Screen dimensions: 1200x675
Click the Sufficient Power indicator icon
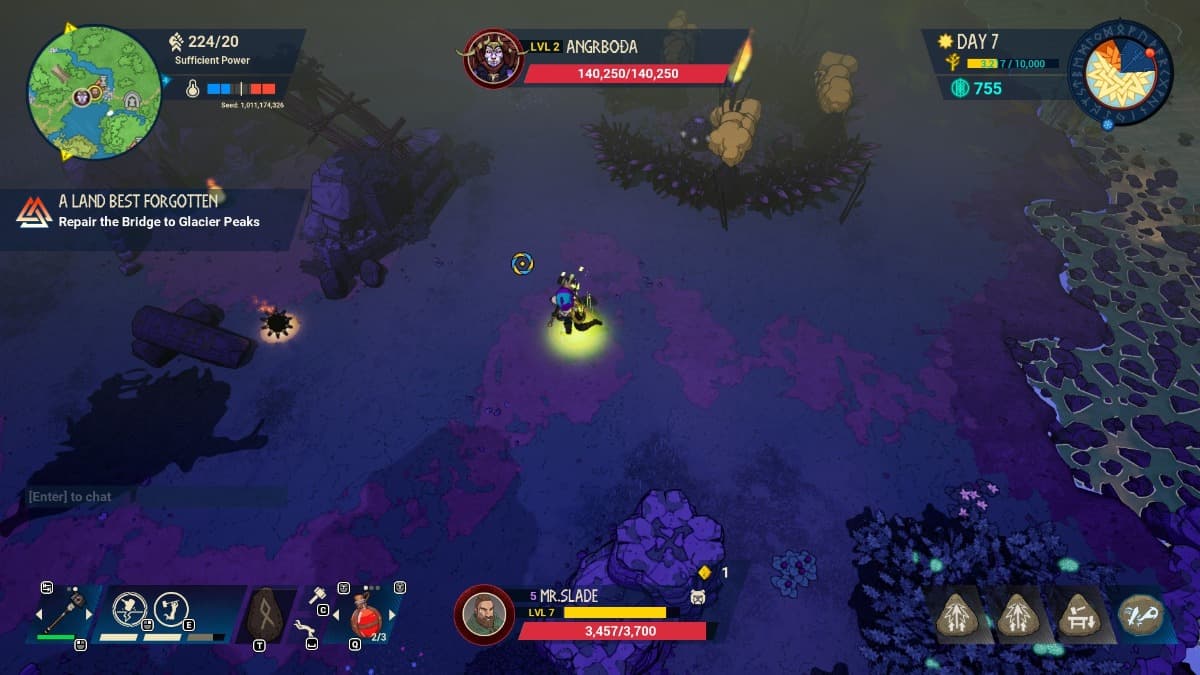176,42
